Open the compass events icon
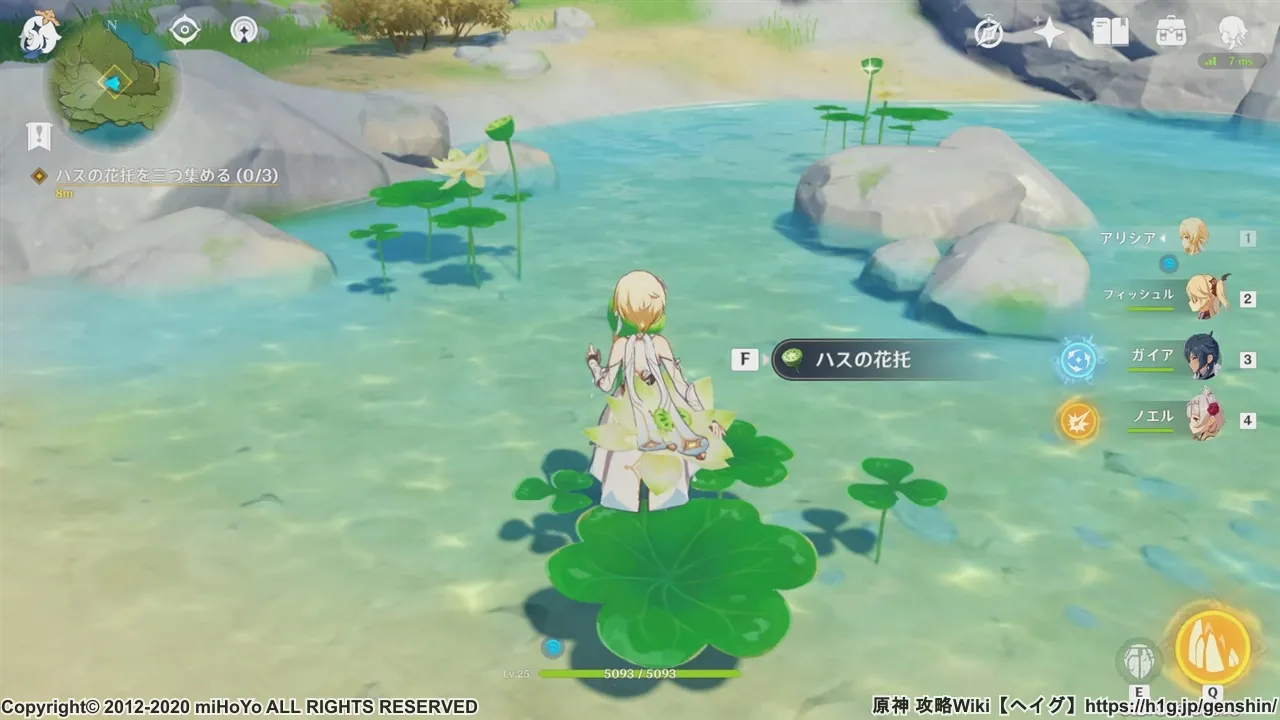Image resolution: width=1280 pixels, height=720 pixels. click(989, 33)
